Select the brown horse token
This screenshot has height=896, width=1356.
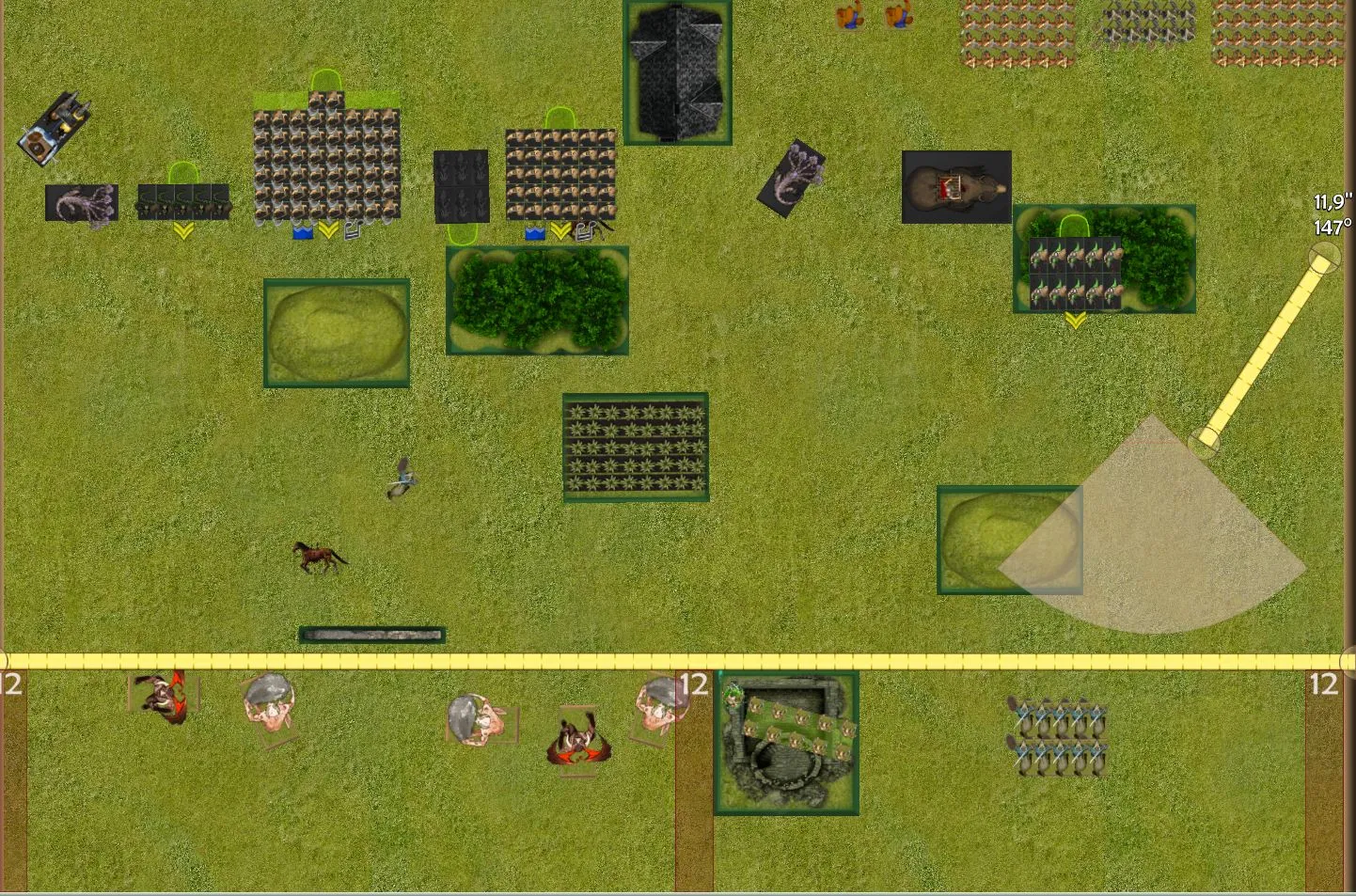point(320,557)
